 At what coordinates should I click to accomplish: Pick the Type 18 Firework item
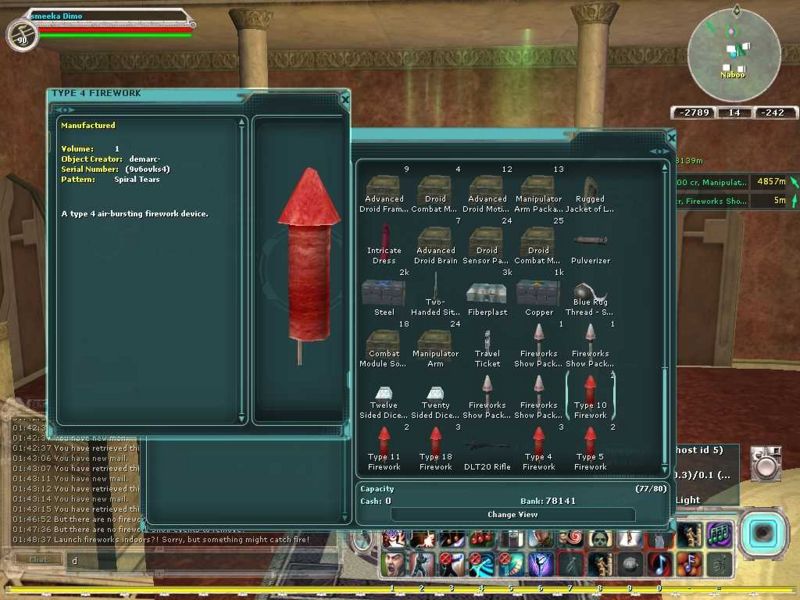coord(435,446)
